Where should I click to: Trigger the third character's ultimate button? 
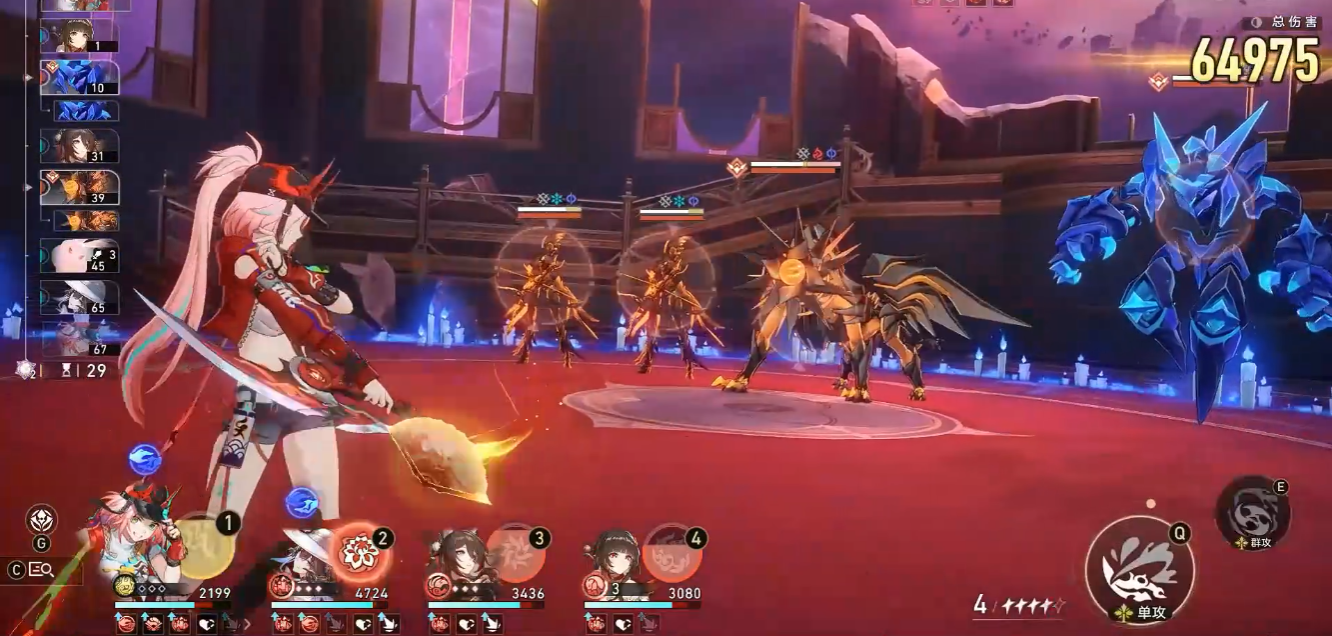coord(516,553)
